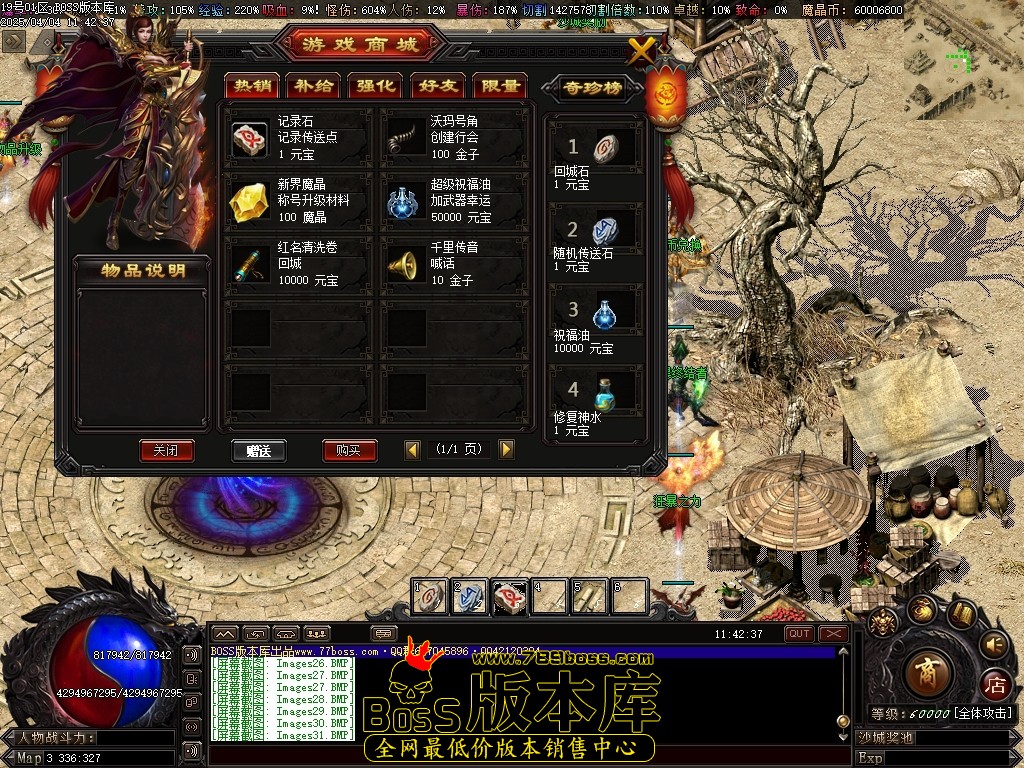Viewport: 1024px width, 768px height.
Task: Click the 赠送 gift button
Action: (x=258, y=450)
